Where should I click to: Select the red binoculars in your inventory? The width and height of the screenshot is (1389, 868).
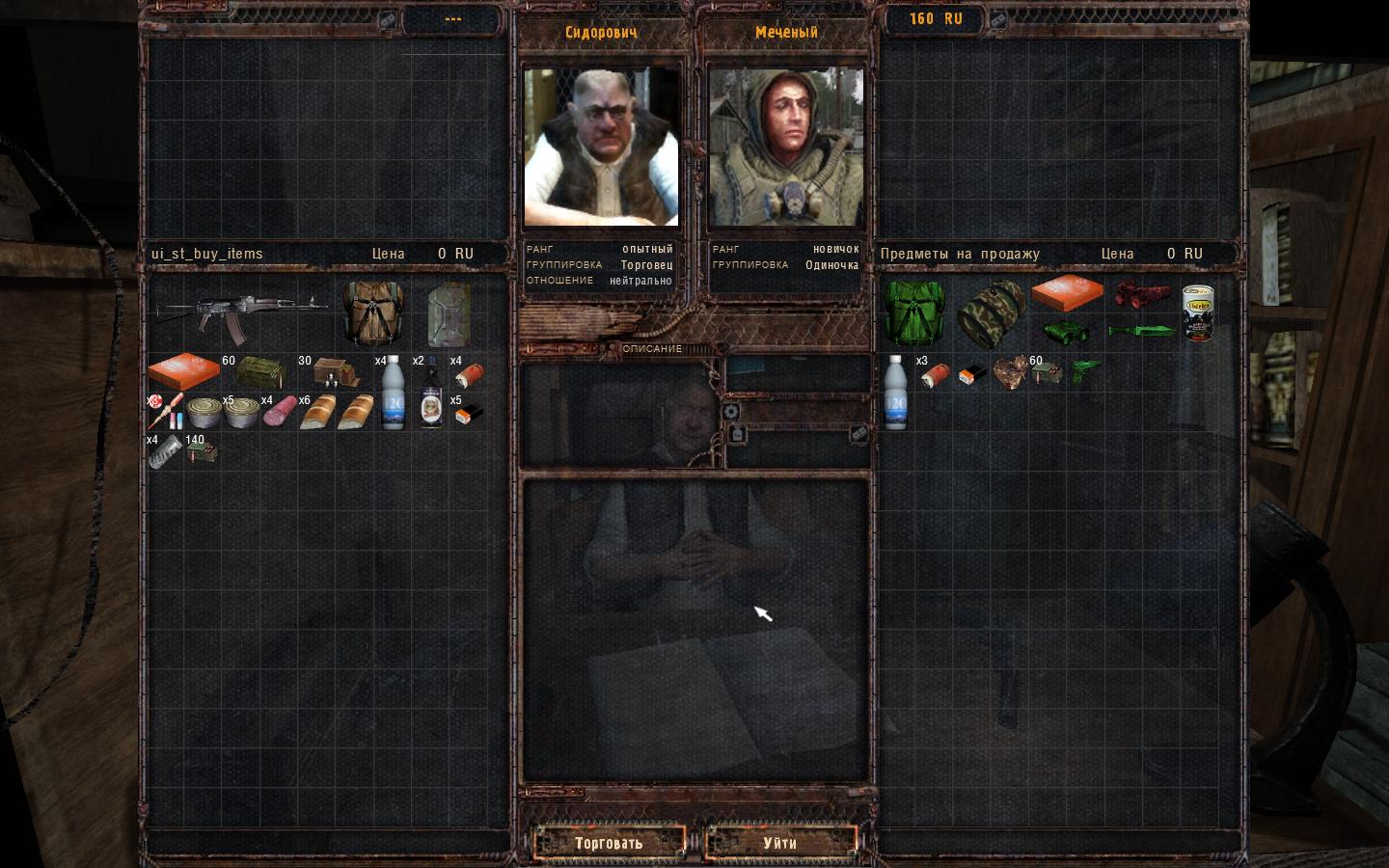pos(1142,293)
